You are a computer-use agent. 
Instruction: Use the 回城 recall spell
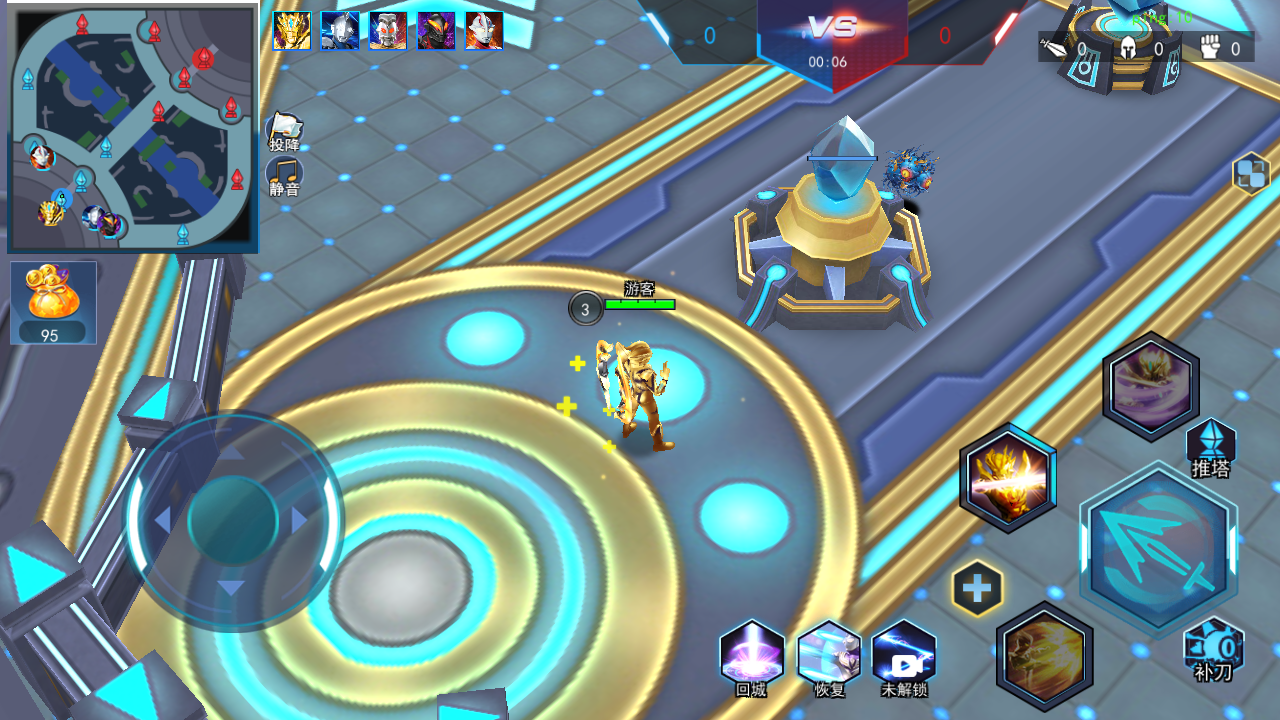coord(751,655)
